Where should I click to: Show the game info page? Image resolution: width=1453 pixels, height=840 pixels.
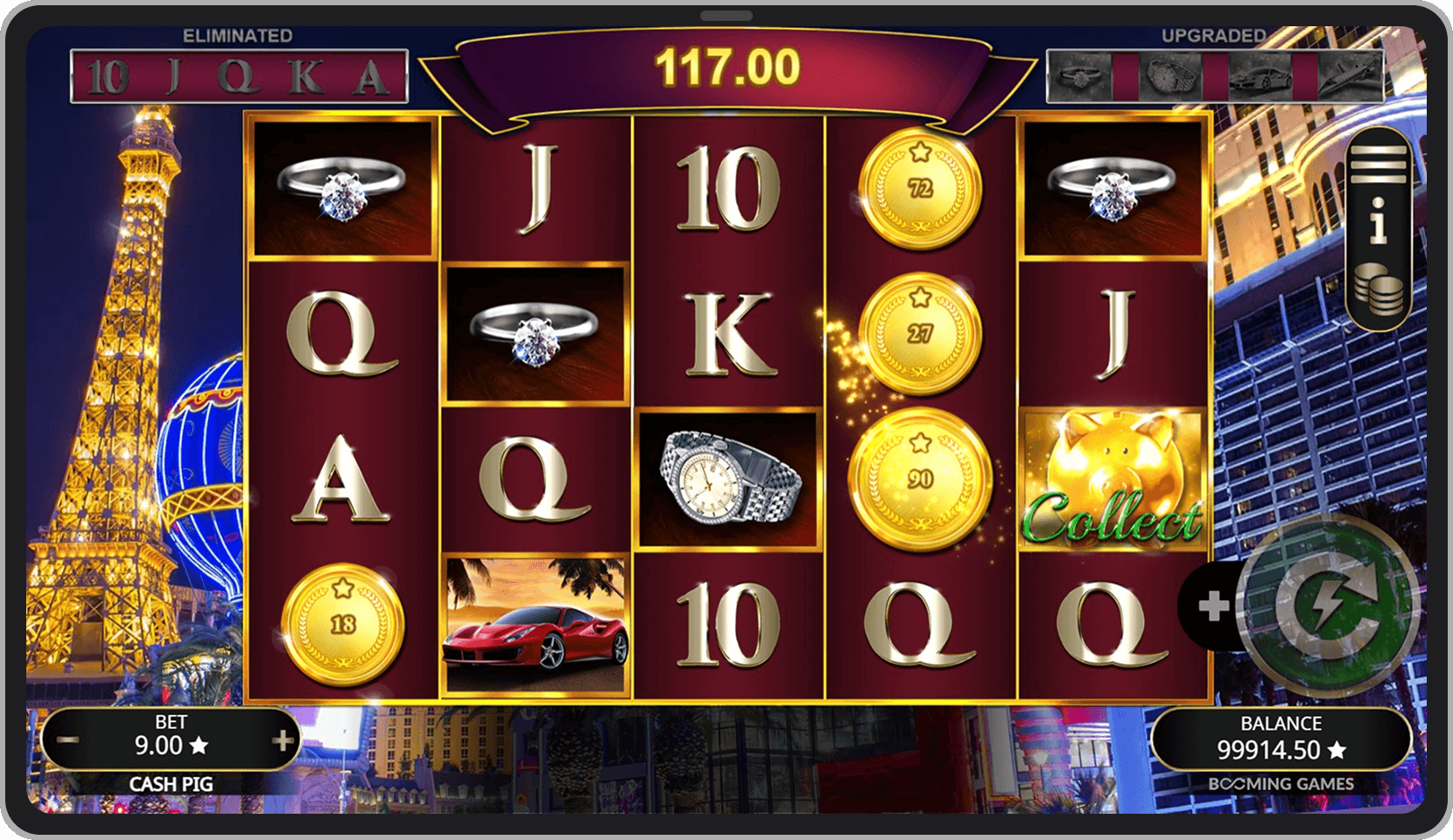[x=1378, y=222]
